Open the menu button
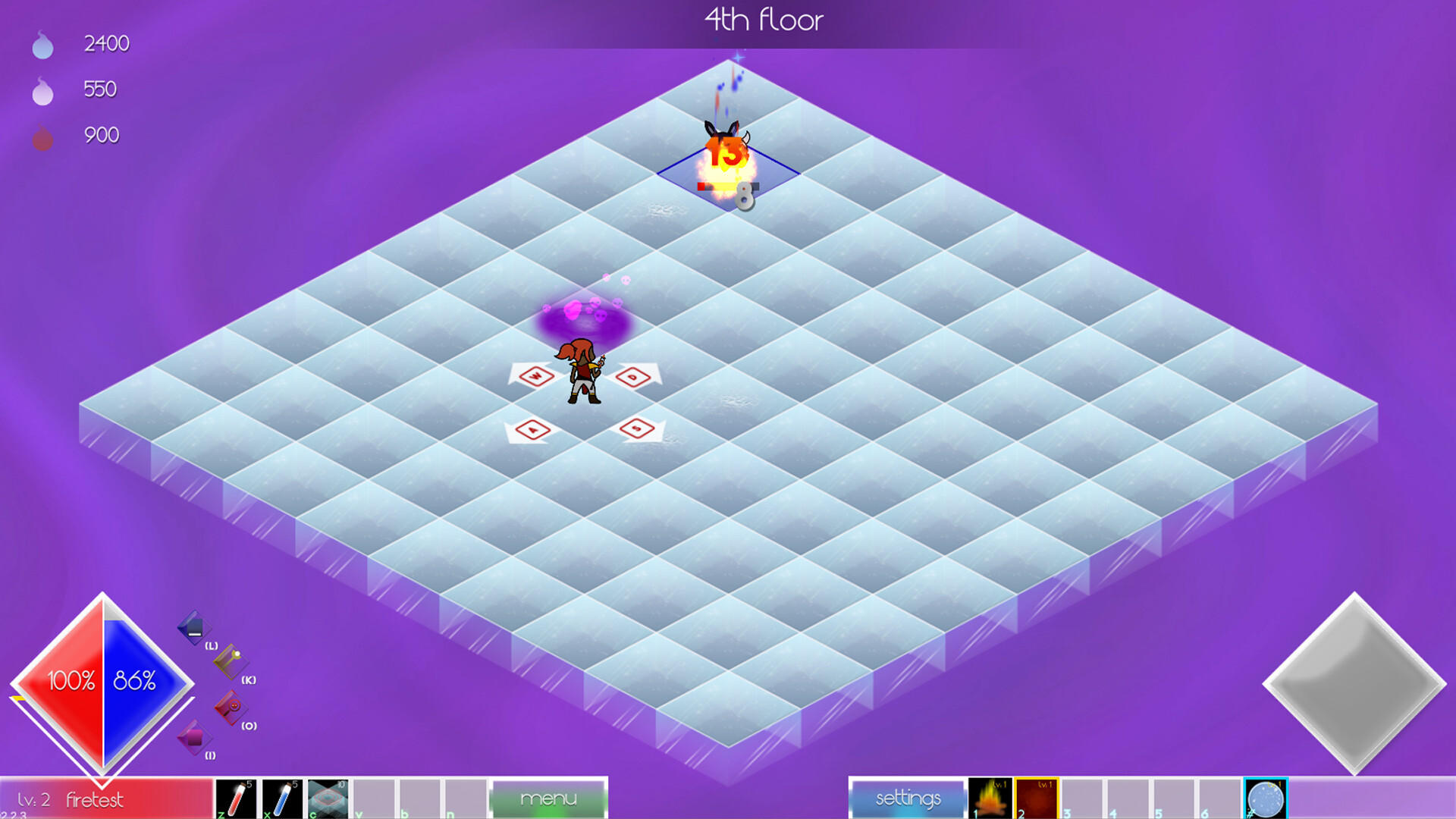This screenshot has height=819, width=1456. (x=548, y=798)
